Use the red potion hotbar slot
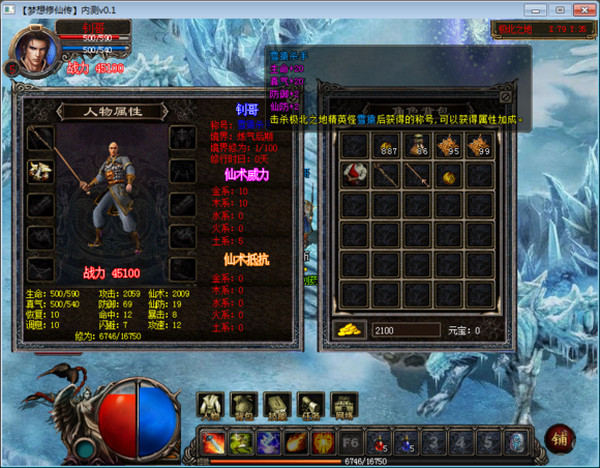600x468 pixels. coord(379,440)
